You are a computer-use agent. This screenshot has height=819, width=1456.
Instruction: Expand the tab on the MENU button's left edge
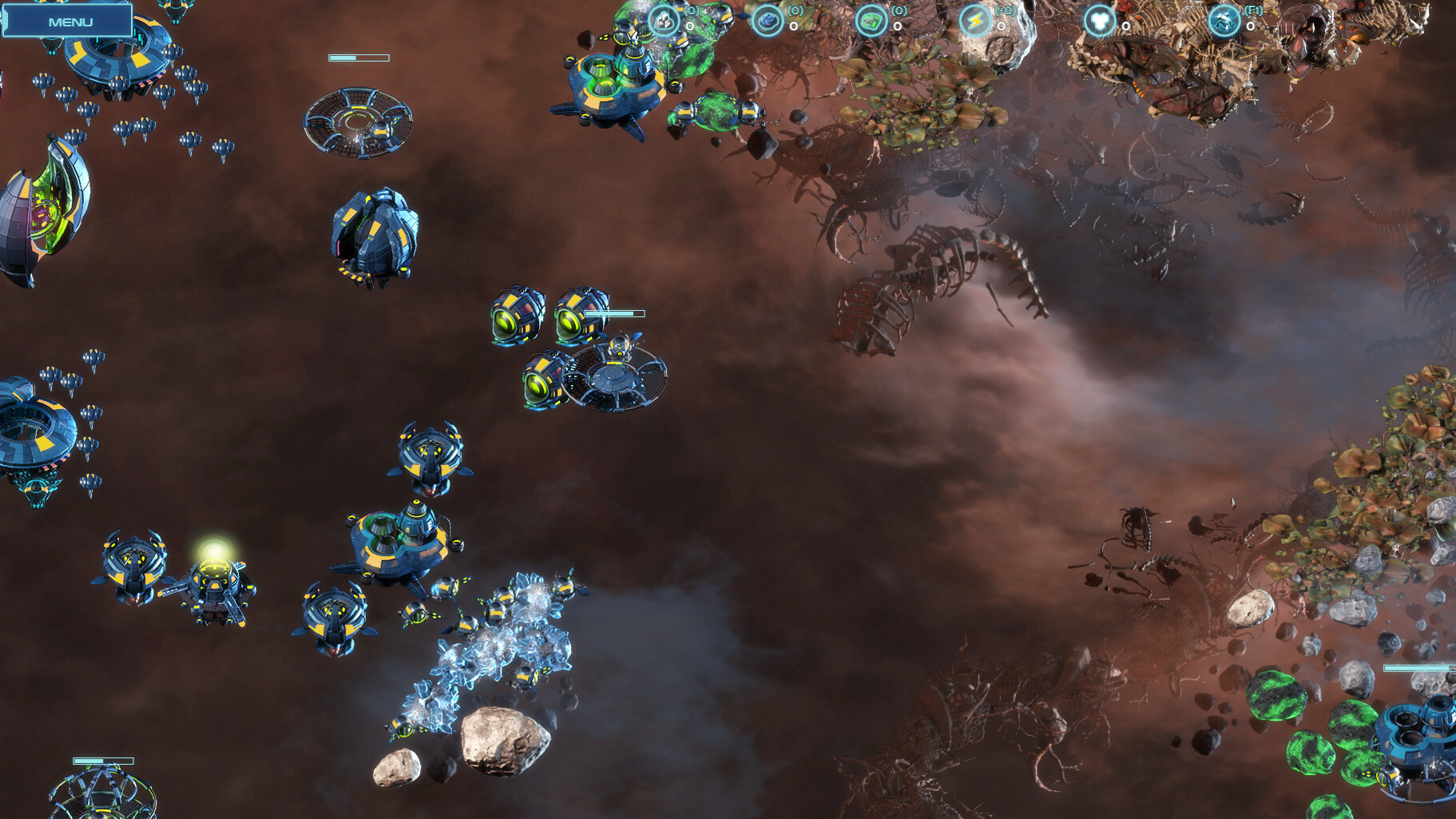6,20
